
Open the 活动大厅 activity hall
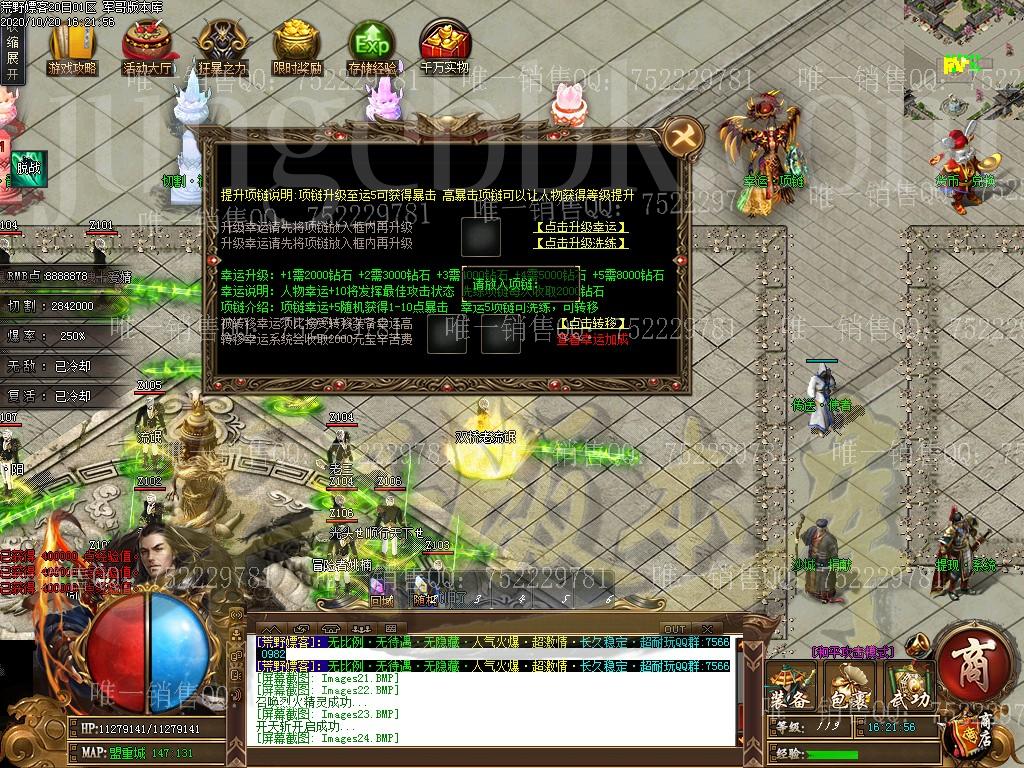(x=147, y=50)
